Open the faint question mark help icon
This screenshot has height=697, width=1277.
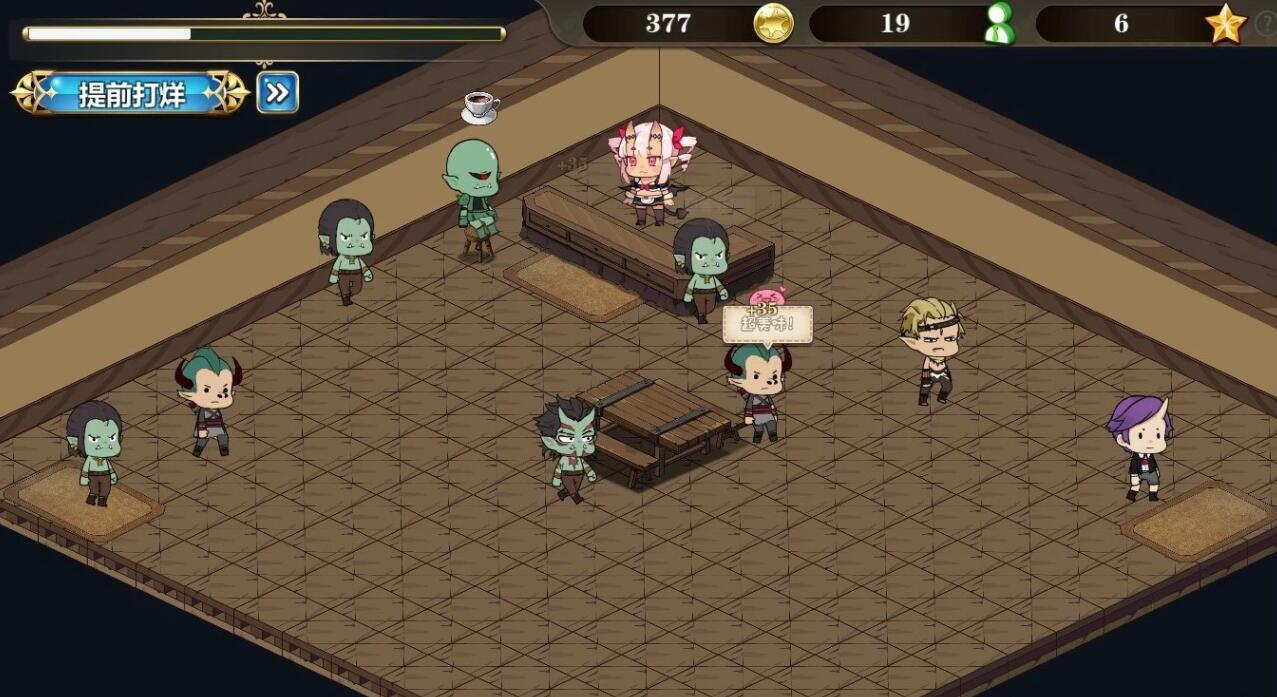coord(1265,26)
